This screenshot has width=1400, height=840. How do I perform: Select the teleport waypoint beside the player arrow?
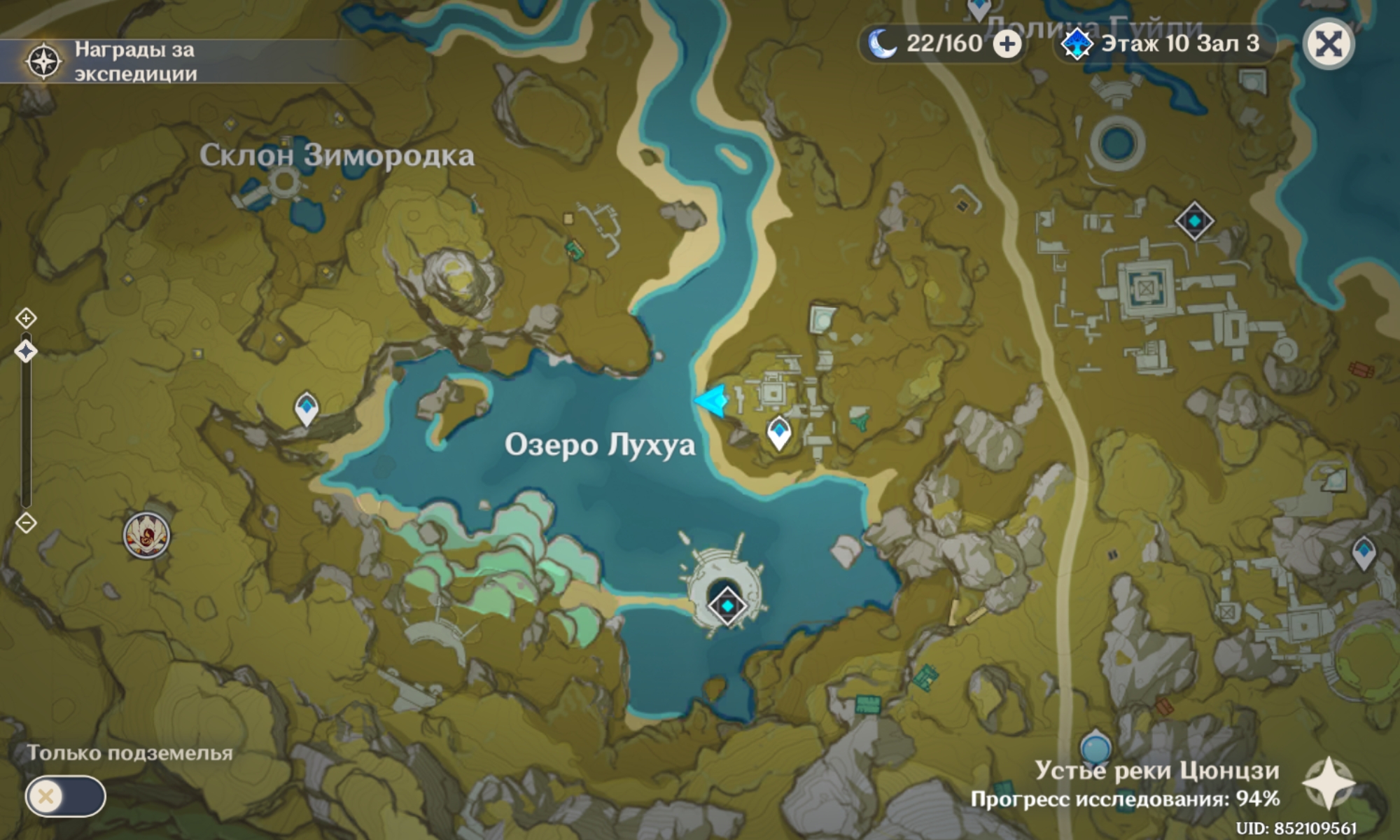(779, 432)
